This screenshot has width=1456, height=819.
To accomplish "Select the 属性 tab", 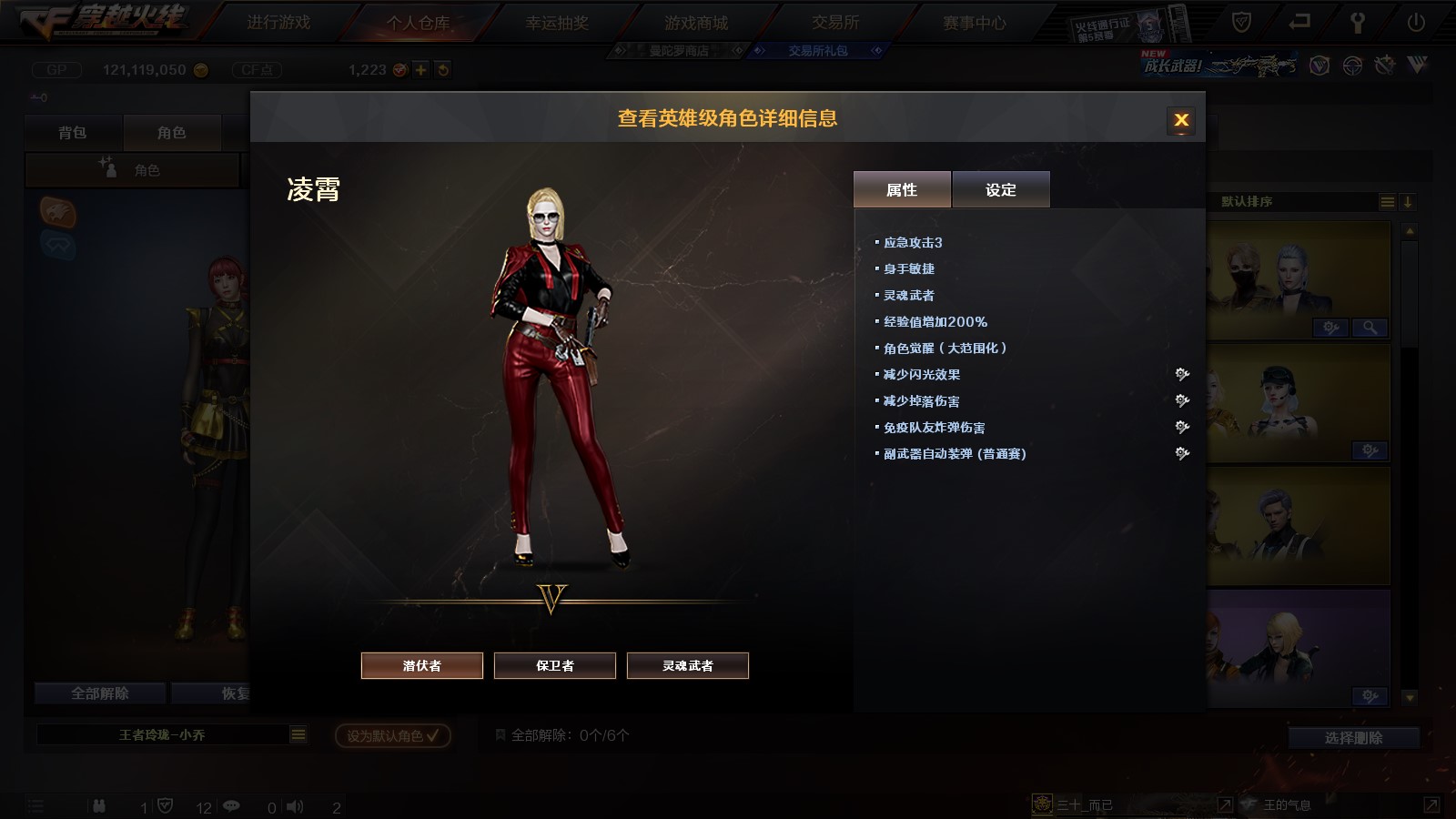I will (902, 189).
